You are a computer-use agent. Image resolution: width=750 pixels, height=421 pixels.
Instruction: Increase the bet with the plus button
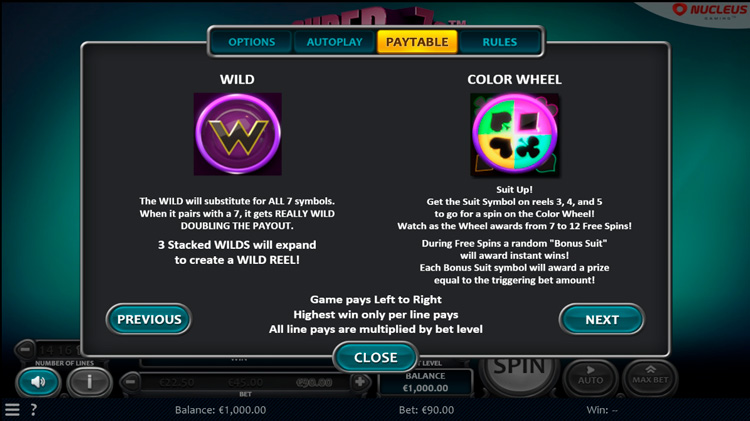[360, 382]
